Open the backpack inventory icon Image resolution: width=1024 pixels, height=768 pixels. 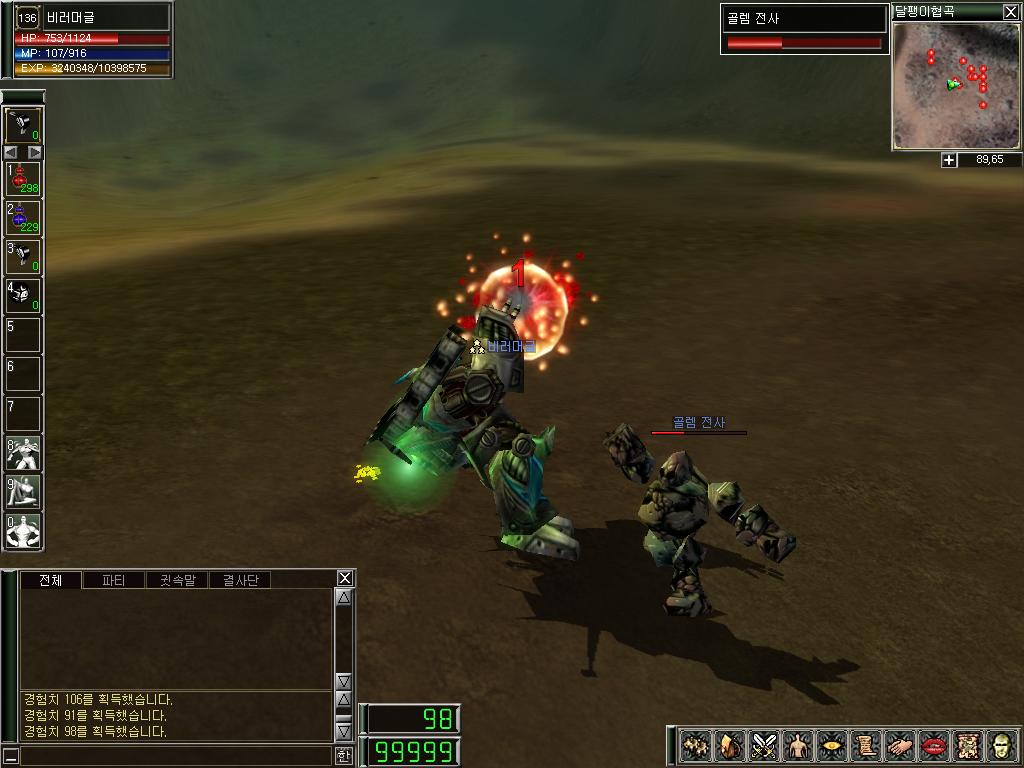pyautogui.click(x=731, y=746)
